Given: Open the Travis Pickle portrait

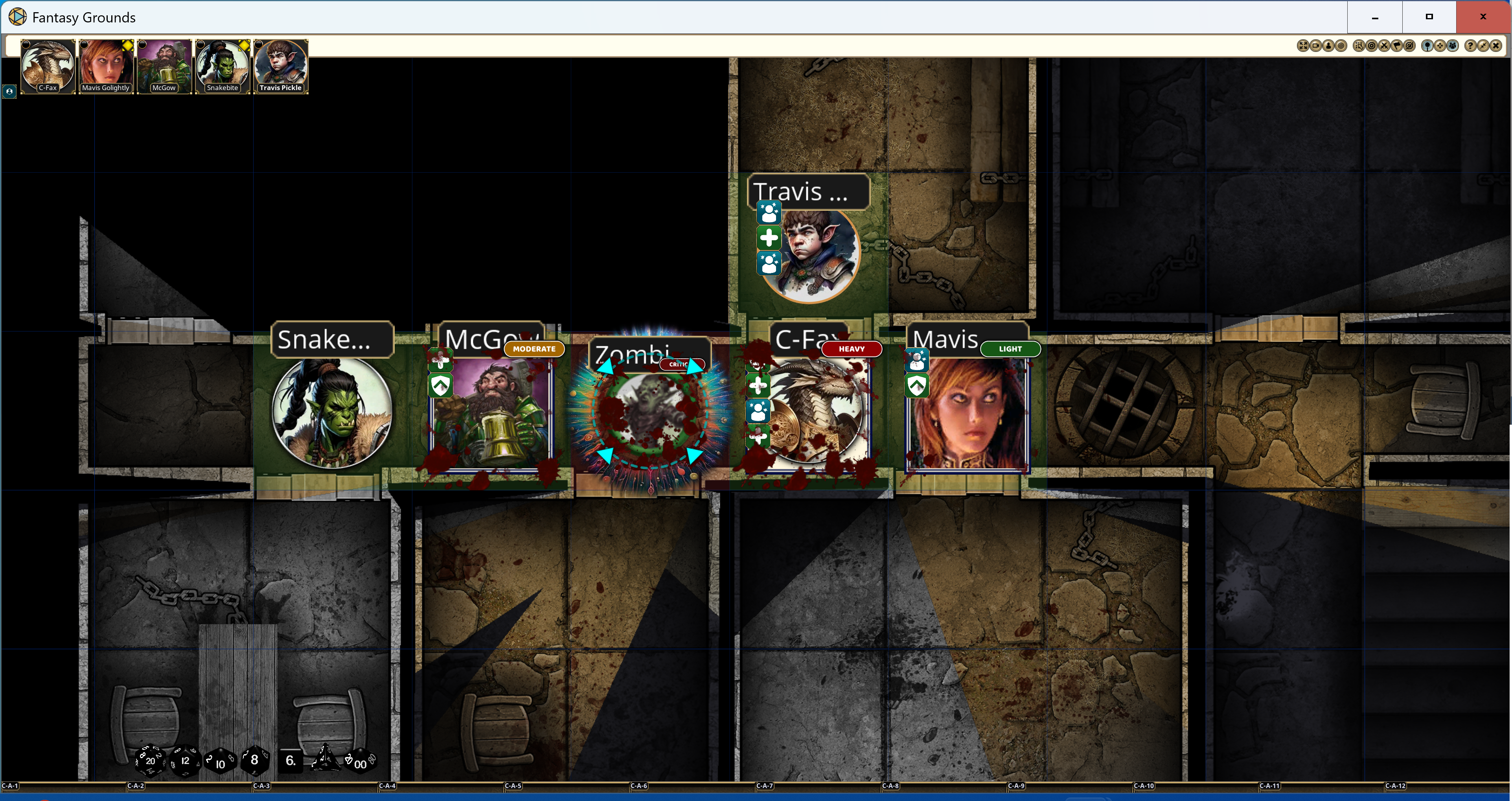Looking at the screenshot, I should click(281, 65).
